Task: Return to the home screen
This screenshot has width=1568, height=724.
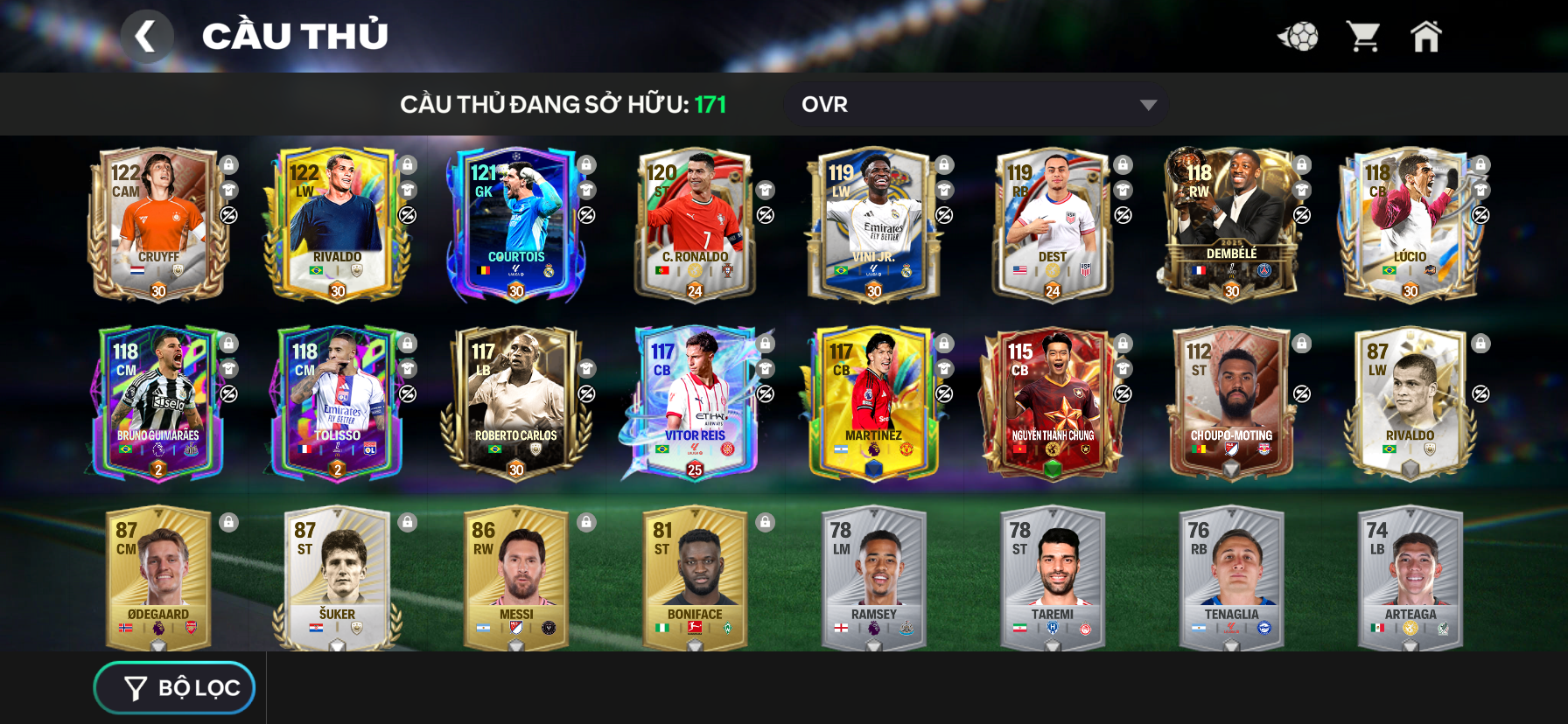Action: (1425, 37)
